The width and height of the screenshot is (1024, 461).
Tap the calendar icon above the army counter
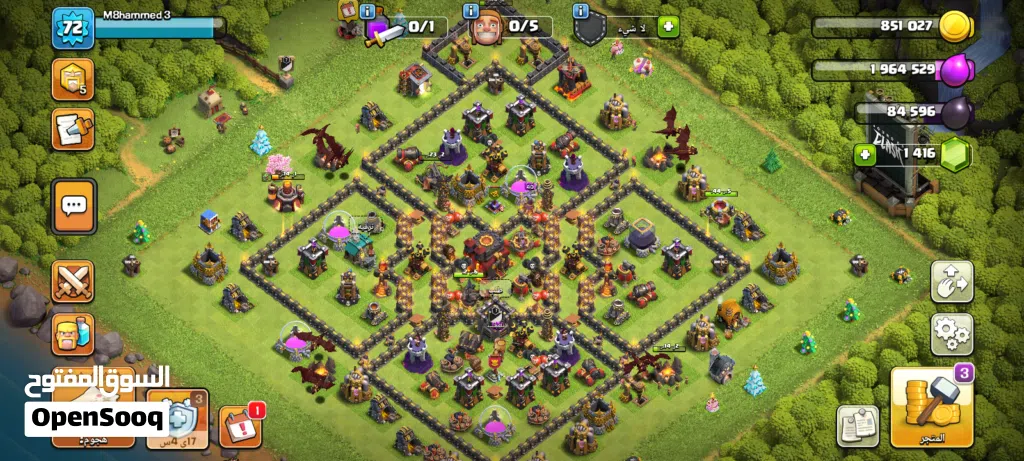pos(350,11)
